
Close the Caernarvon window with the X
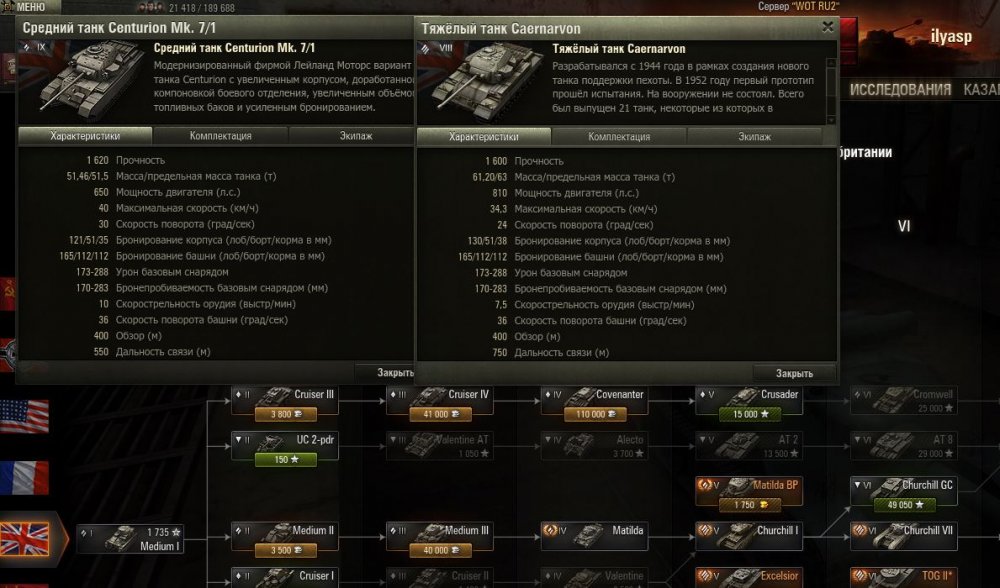[x=828, y=28]
